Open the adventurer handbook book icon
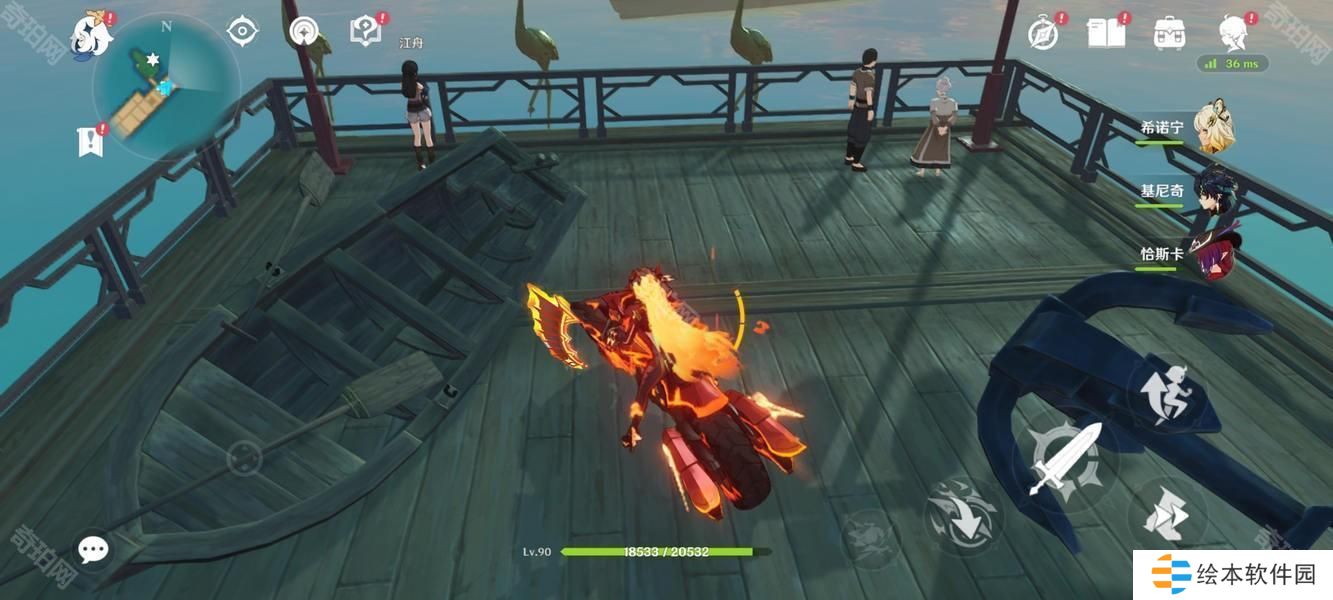Screen dimensions: 1333x600 pyautogui.click(x=1105, y=33)
